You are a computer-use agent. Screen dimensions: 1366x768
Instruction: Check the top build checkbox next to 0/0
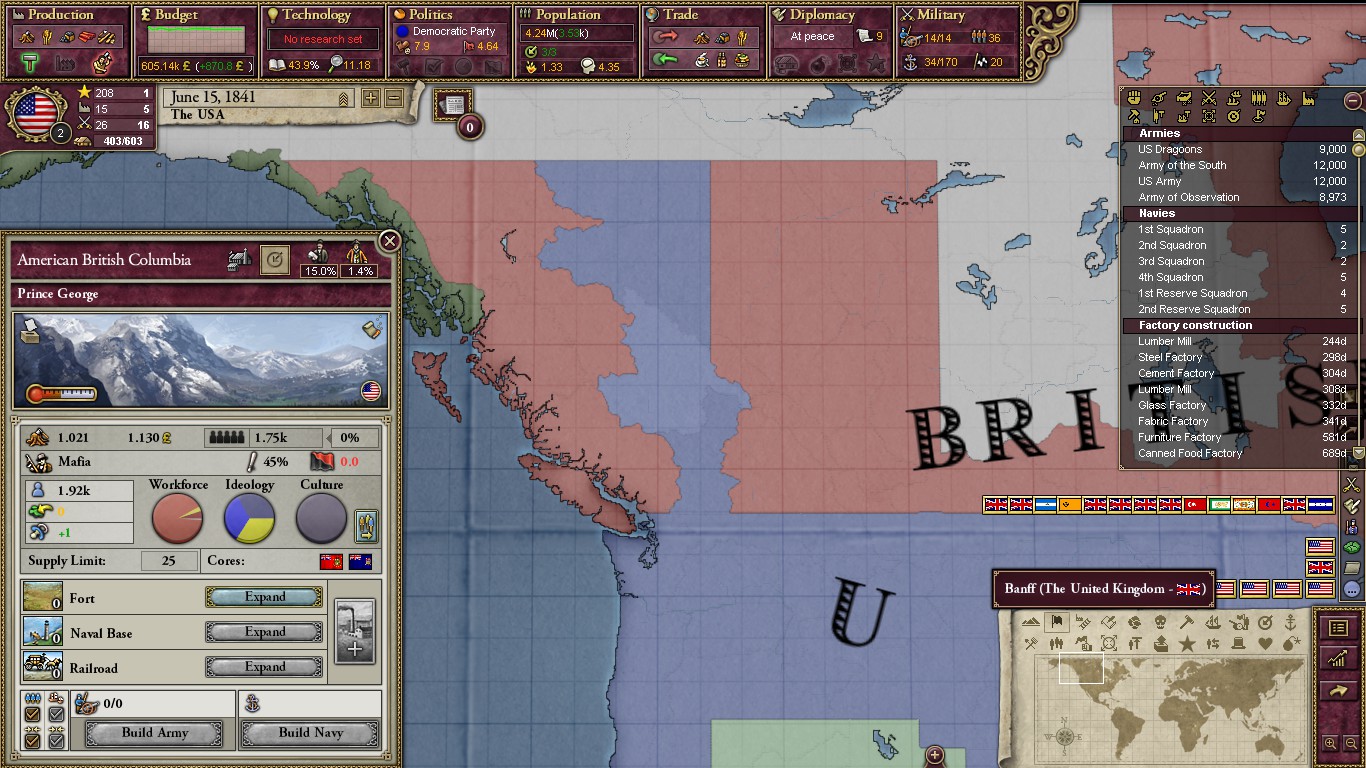coord(33,716)
